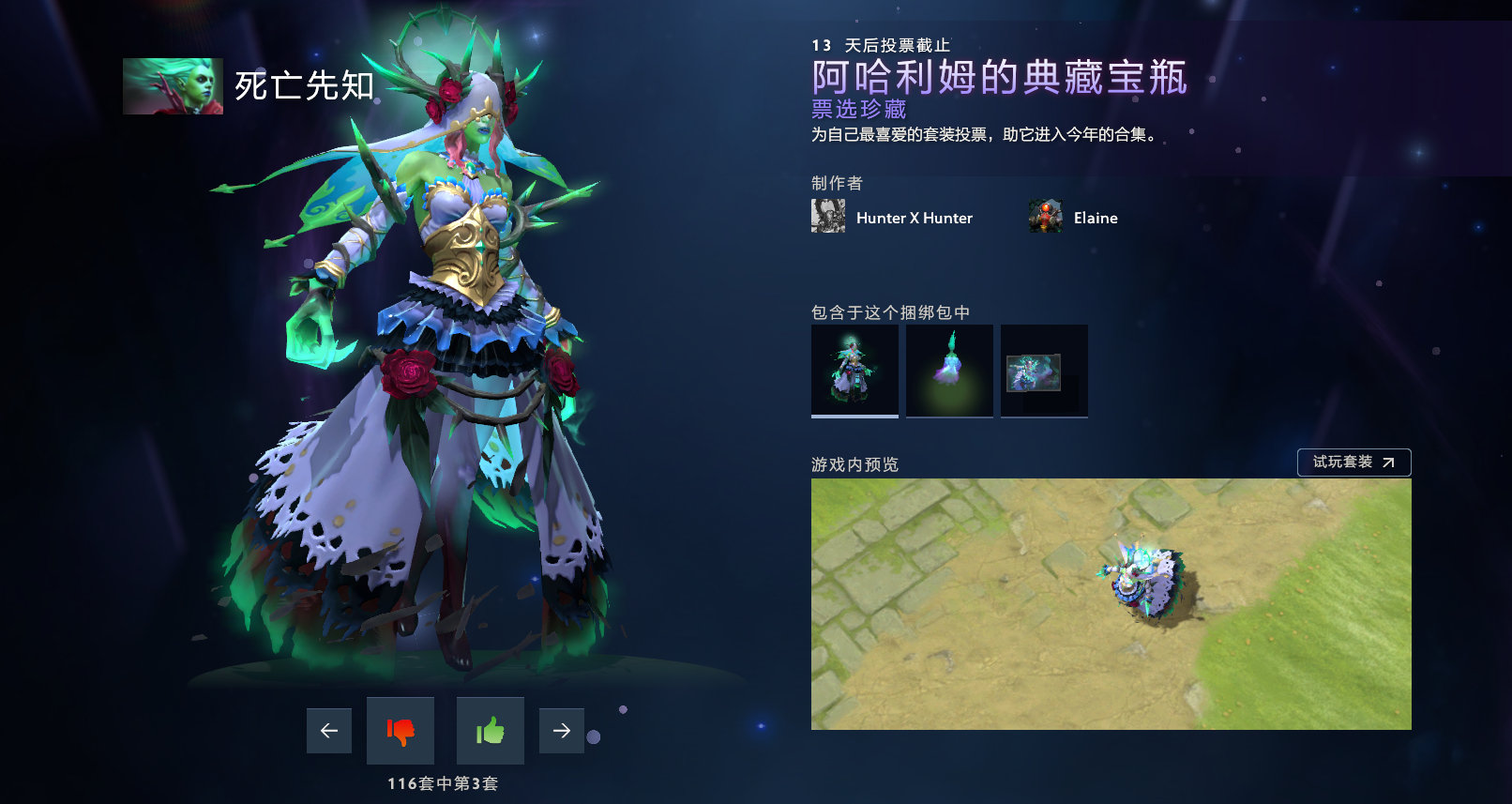Image resolution: width=1512 pixels, height=804 pixels.
Task: Click the green thumbs up vote icon
Action: [490, 731]
